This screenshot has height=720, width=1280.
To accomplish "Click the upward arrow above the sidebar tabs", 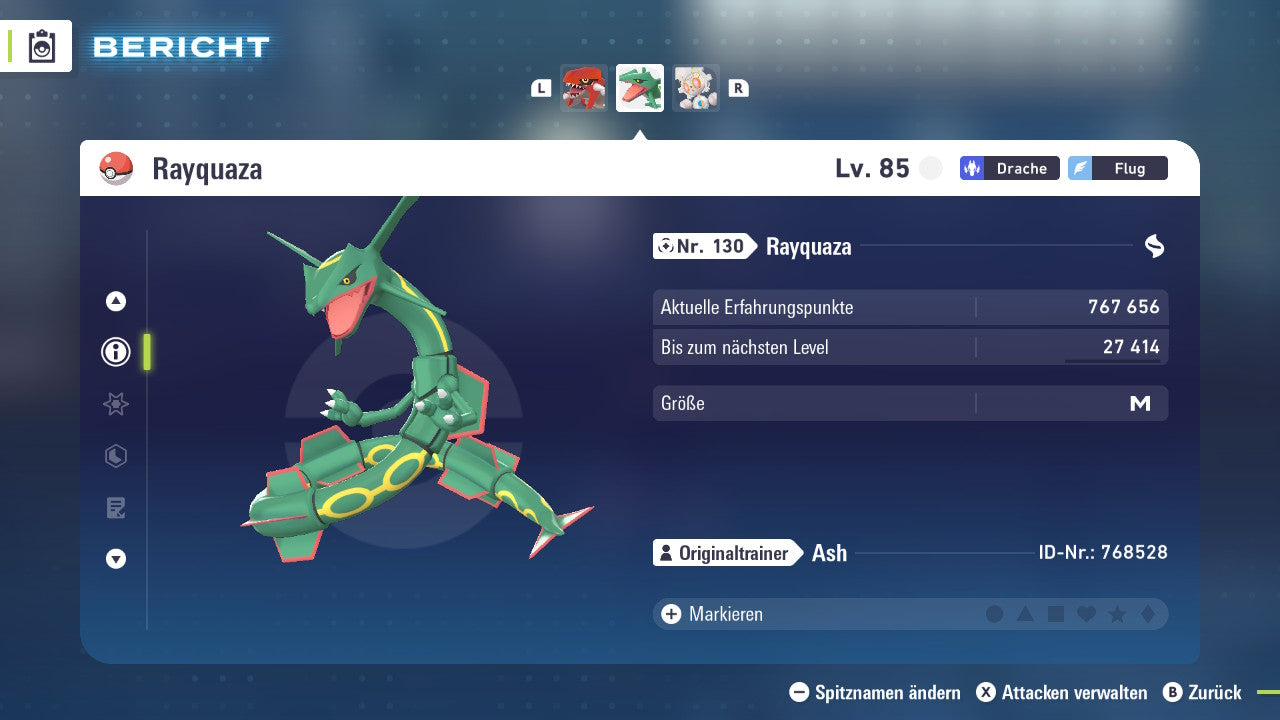I will tap(115, 300).
